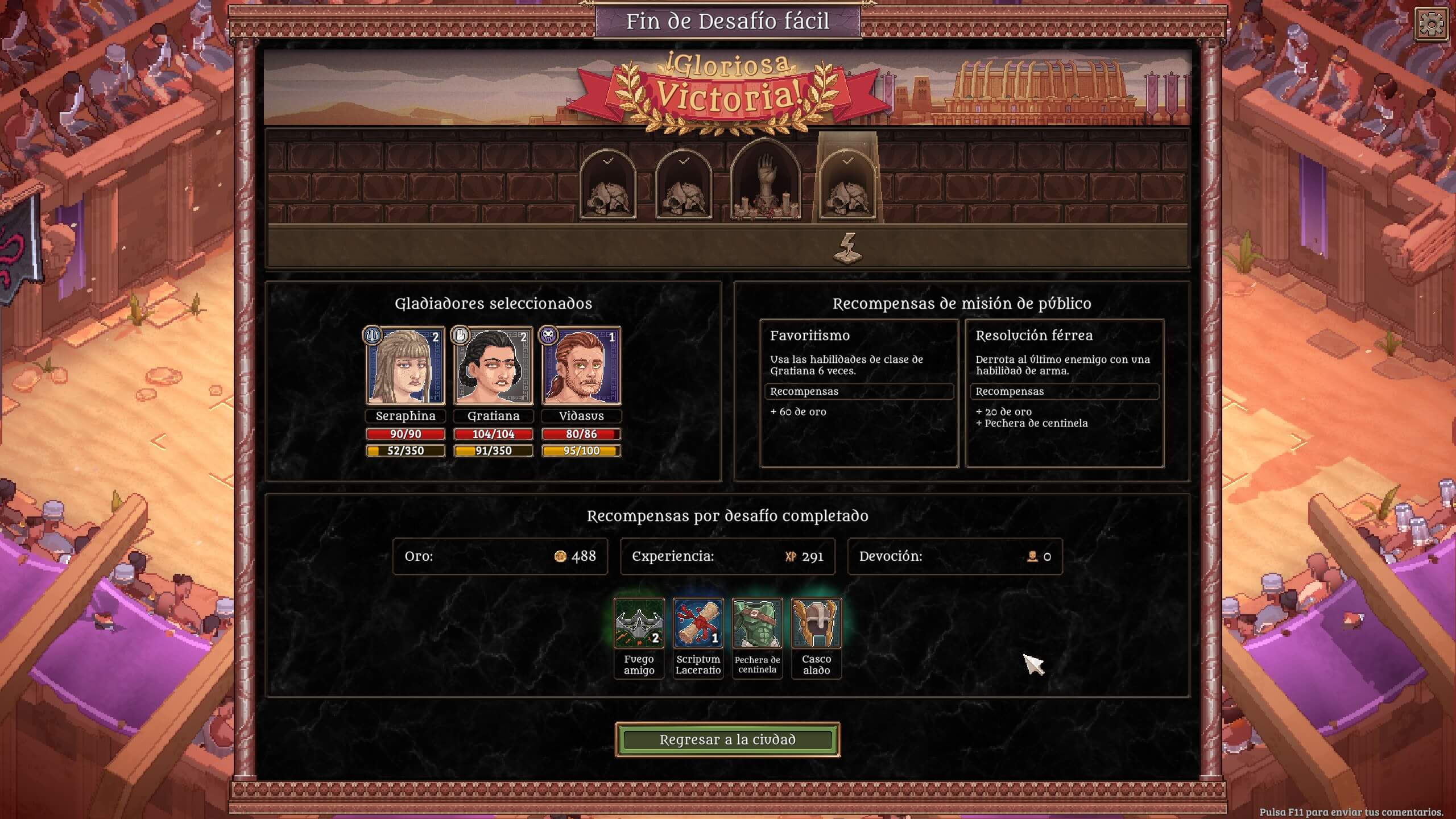Expand the Recompensas section under Resolución férrea

[1065, 391]
